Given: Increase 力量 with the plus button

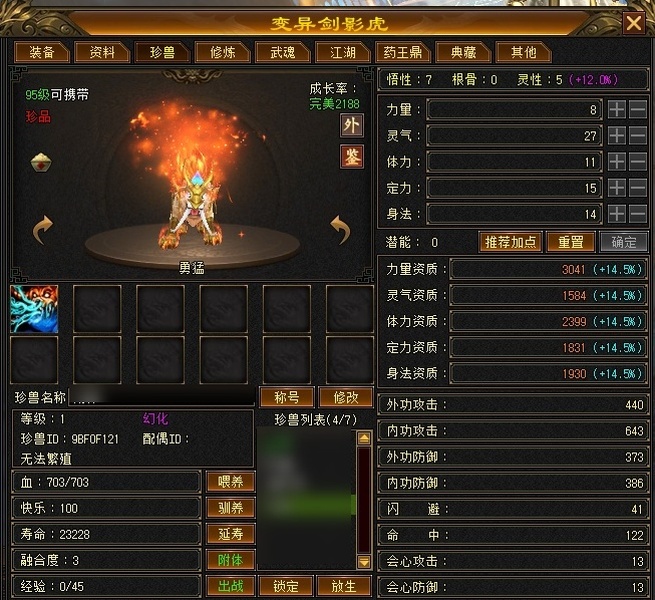Looking at the screenshot, I should click(x=617, y=109).
